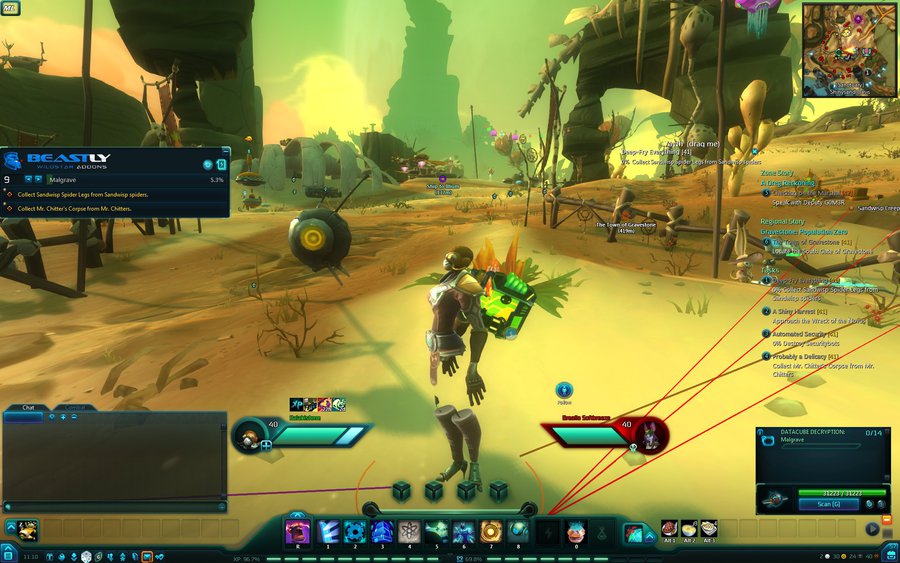Click the Follow icon above the target frame

564,389
